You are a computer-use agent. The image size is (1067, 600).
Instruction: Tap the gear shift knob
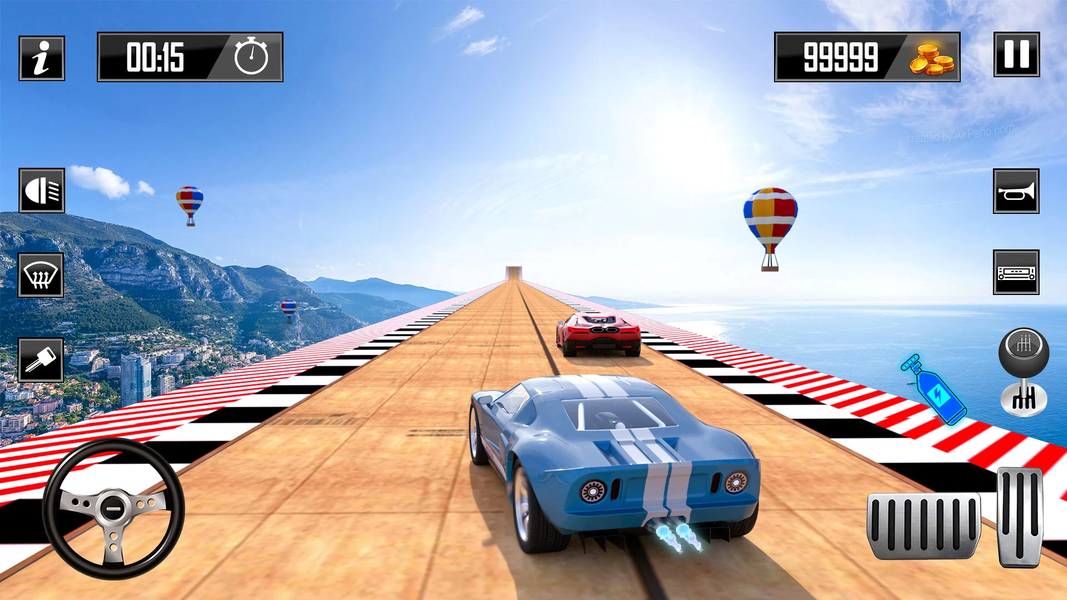tap(1023, 372)
